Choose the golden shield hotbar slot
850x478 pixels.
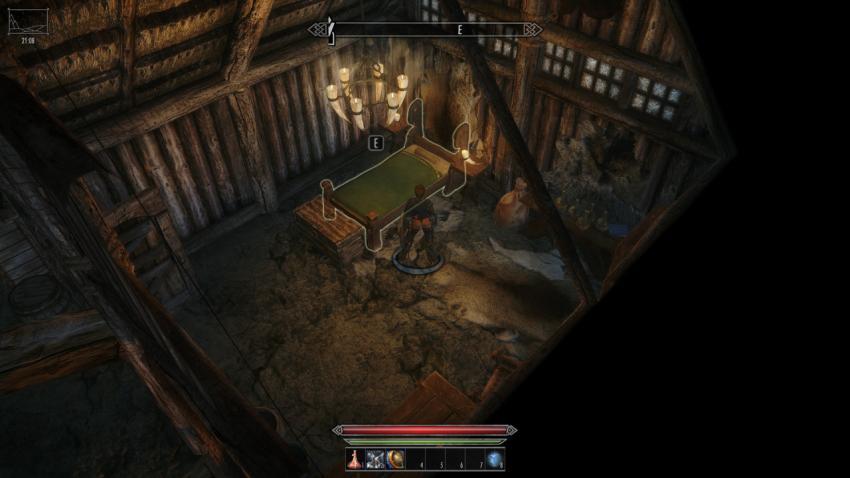point(395,460)
